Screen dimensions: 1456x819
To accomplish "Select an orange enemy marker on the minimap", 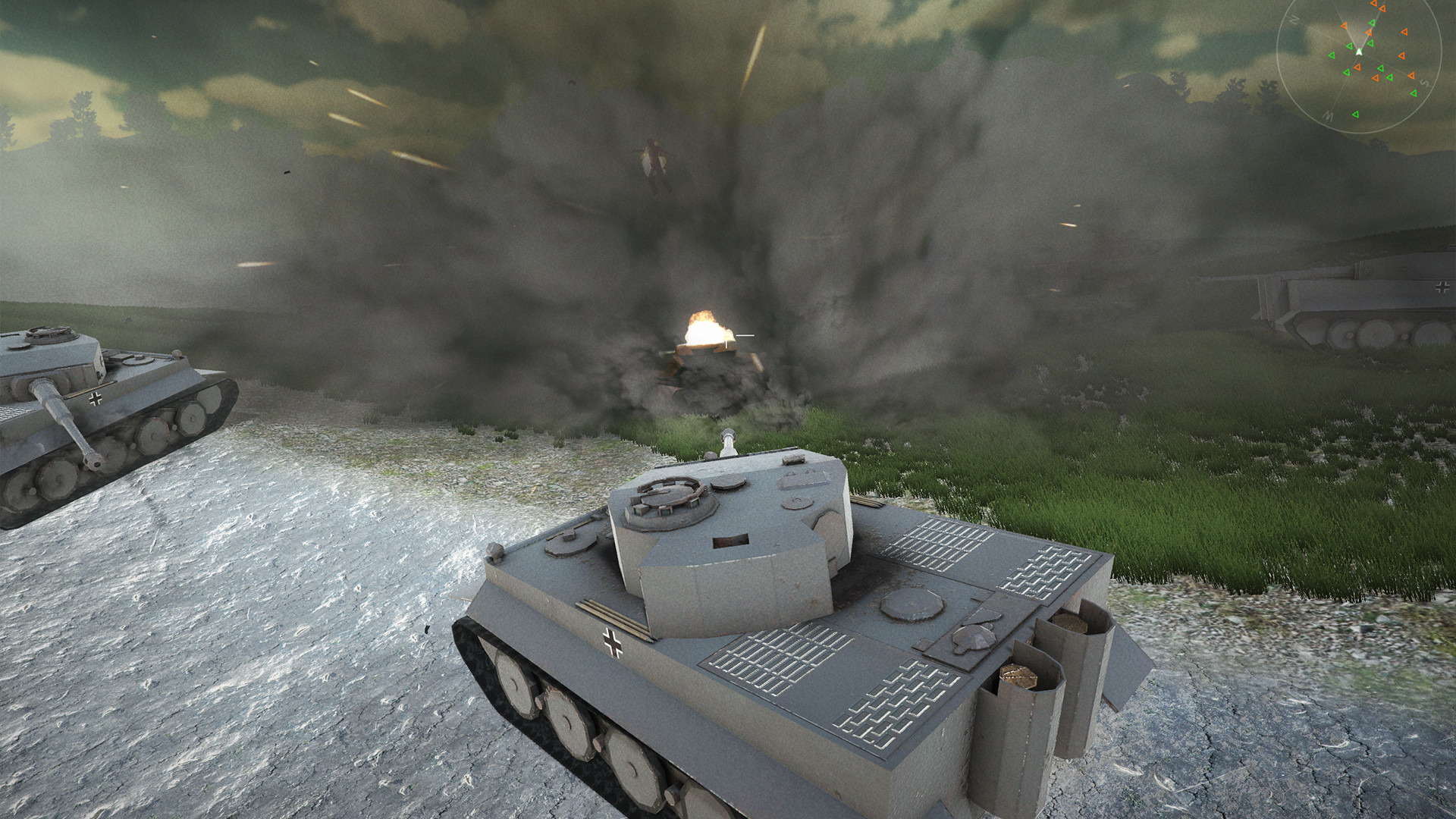I will pos(1404,33).
